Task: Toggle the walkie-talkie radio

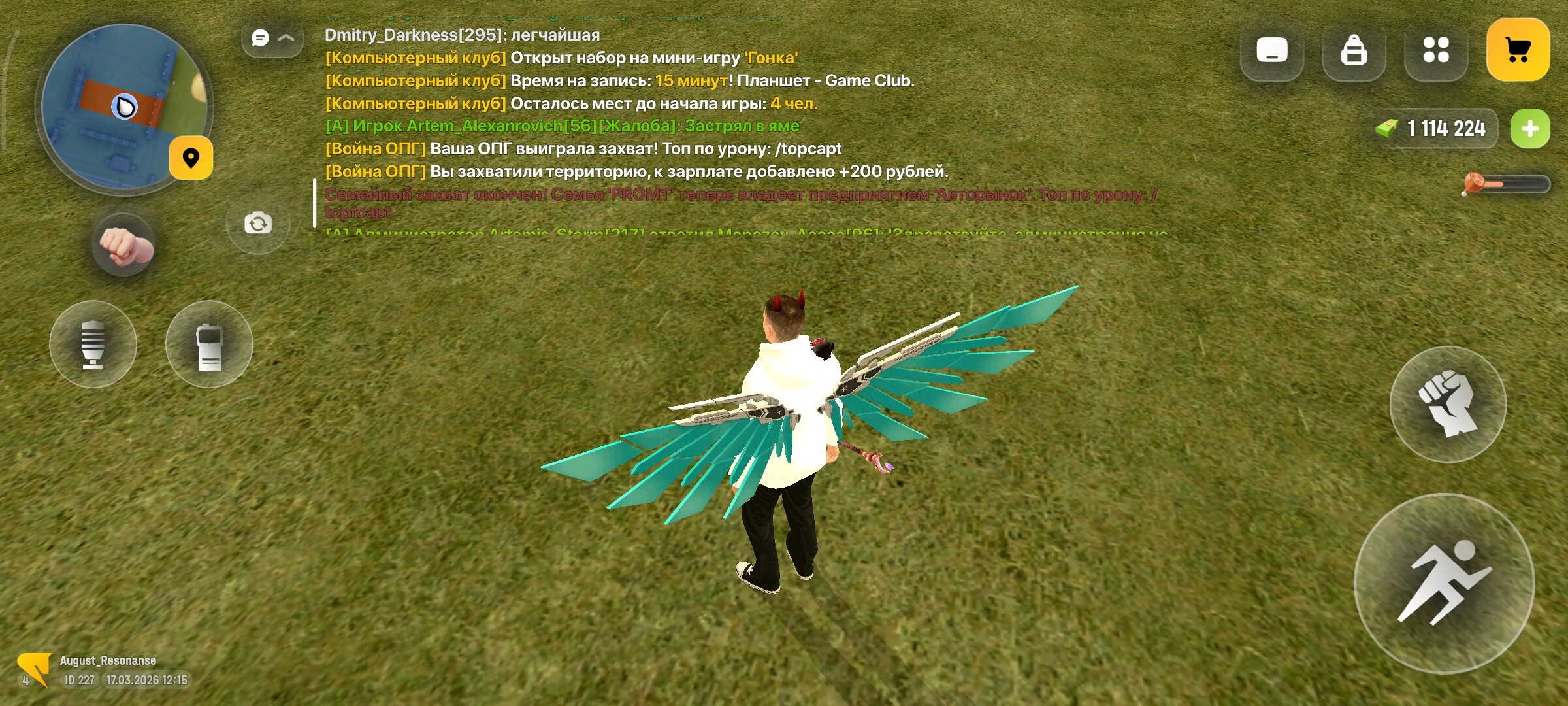Action: pos(209,345)
